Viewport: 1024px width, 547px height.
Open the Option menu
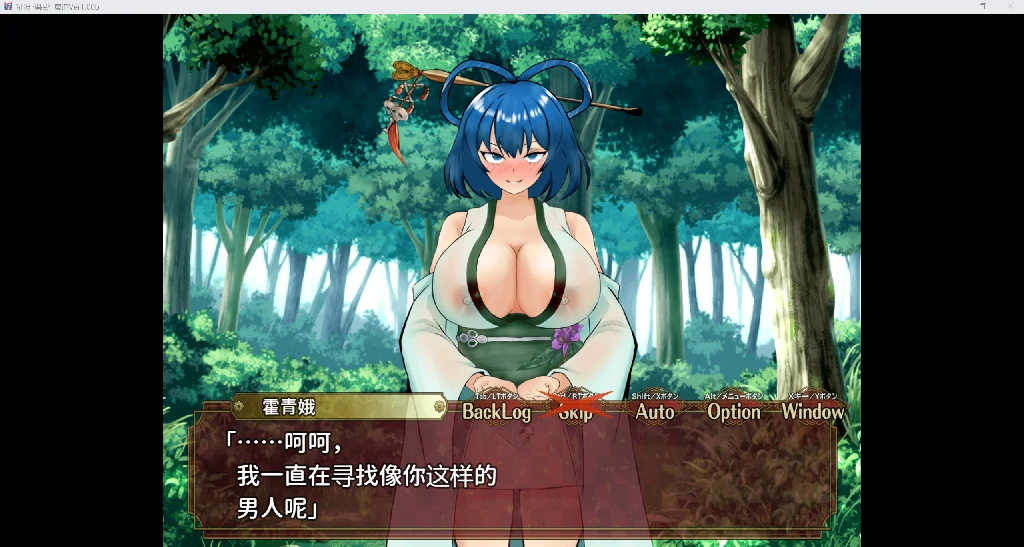pyautogui.click(x=734, y=411)
